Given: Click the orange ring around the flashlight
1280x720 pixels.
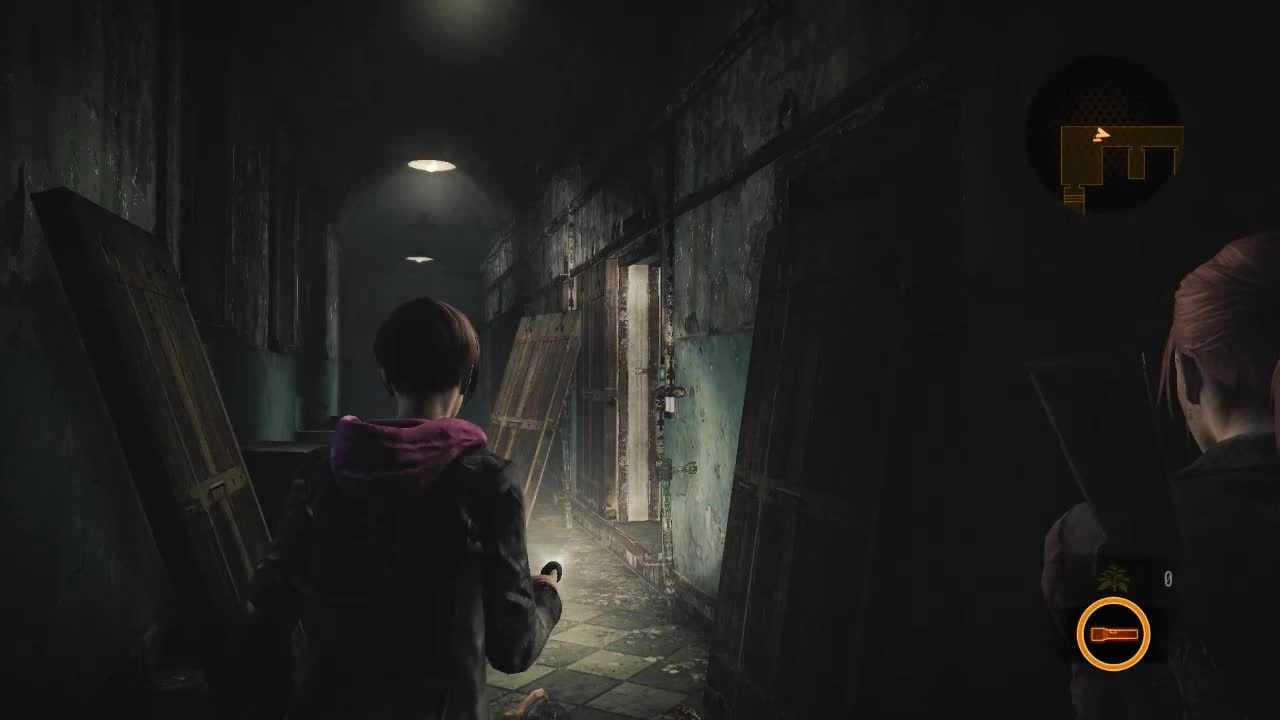Looking at the screenshot, I should [x=1113, y=603].
